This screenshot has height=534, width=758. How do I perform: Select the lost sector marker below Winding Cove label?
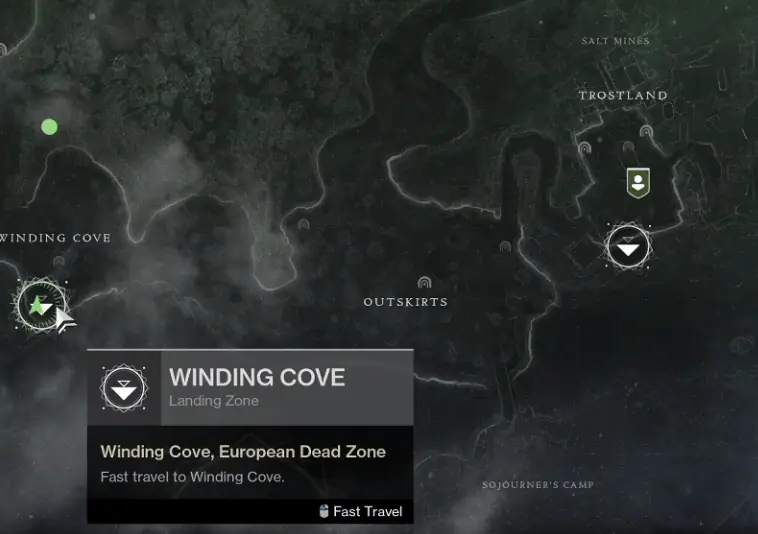[58, 262]
